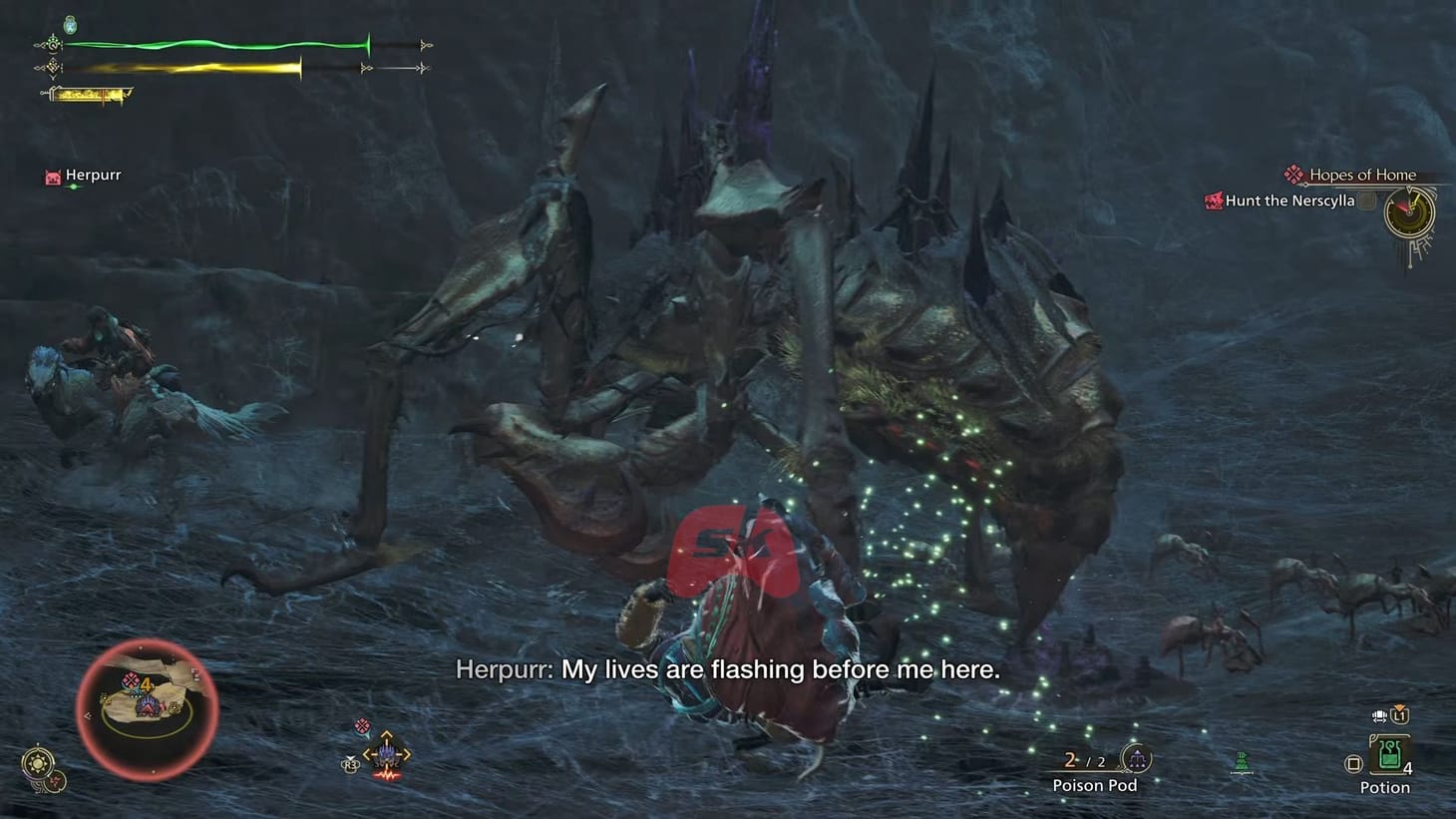Click the Hopes of Home quest emblem
This screenshot has height=819, width=1456.
tap(1293, 174)
